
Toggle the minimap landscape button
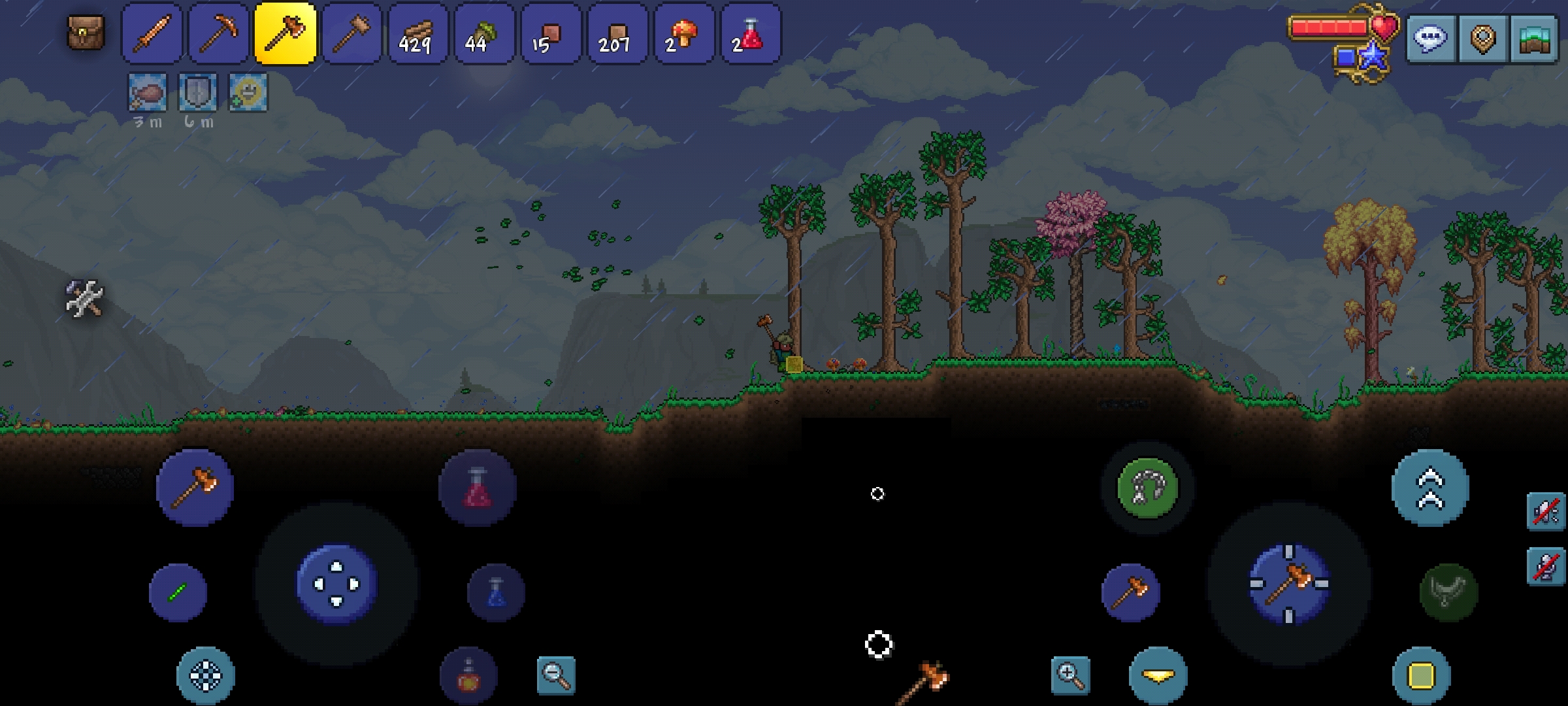point(1533,39)
